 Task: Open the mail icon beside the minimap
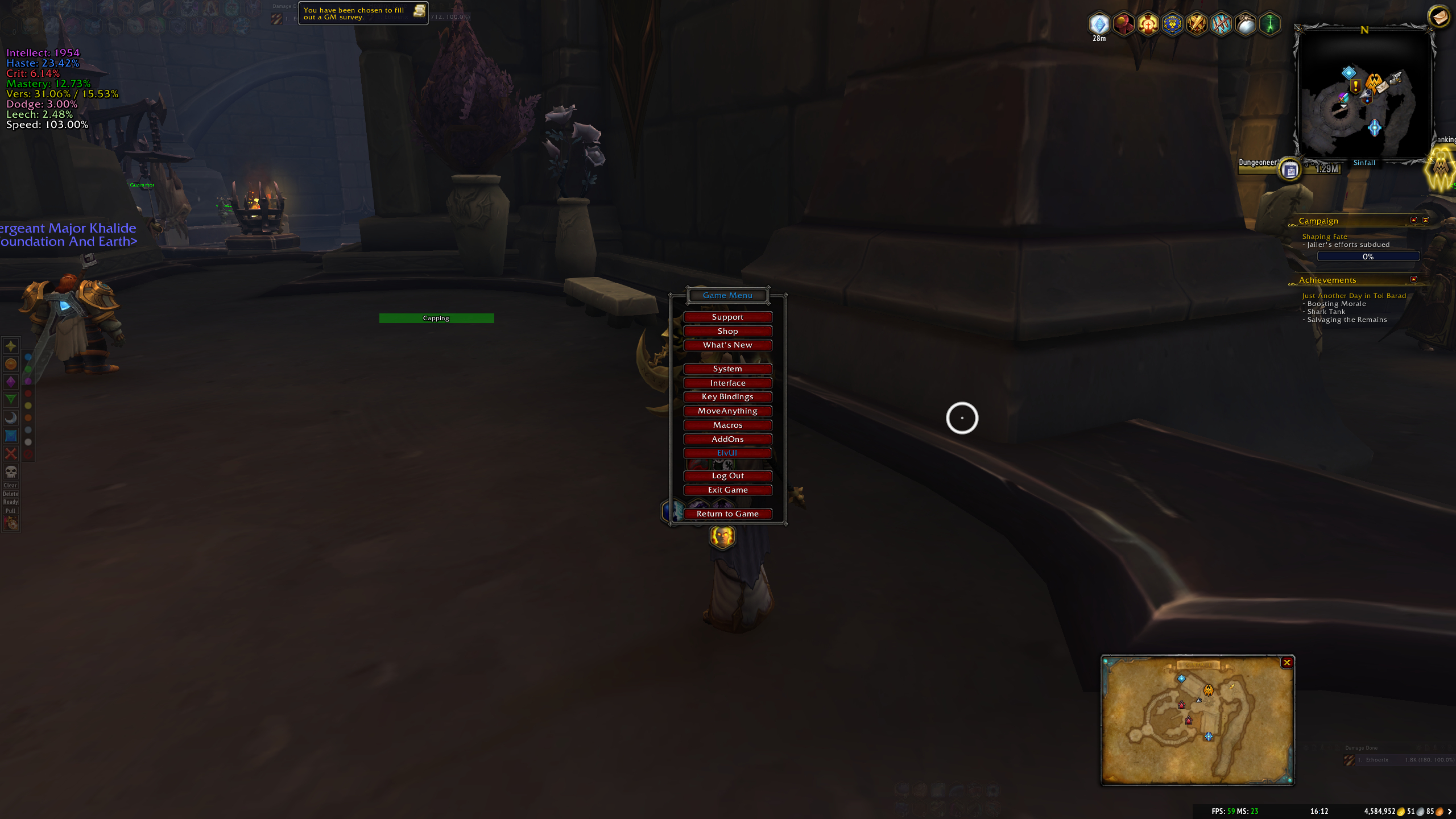pyautogui.click(x=1440, y=17)
